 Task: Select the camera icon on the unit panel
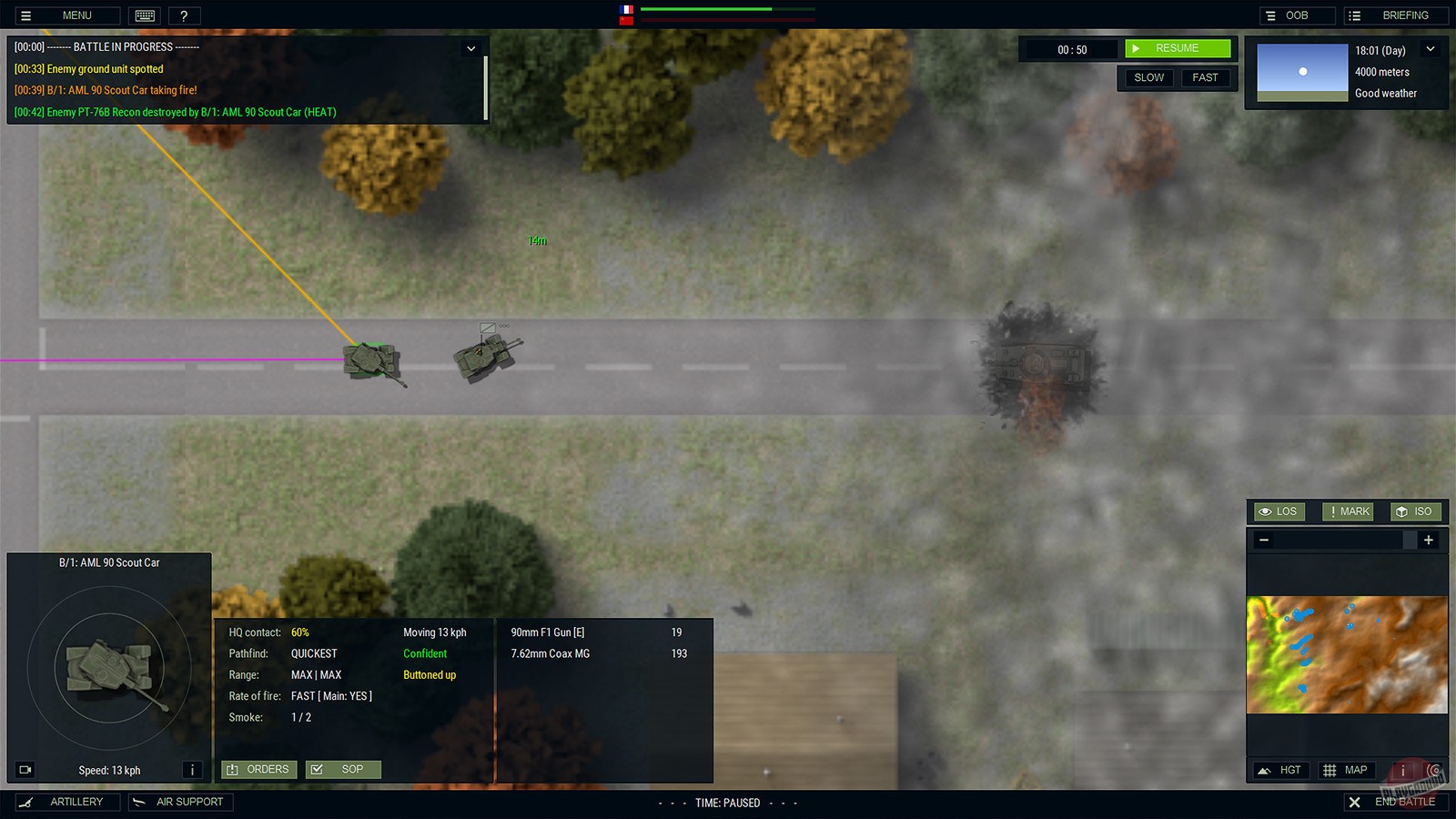[x=25, y=770]
